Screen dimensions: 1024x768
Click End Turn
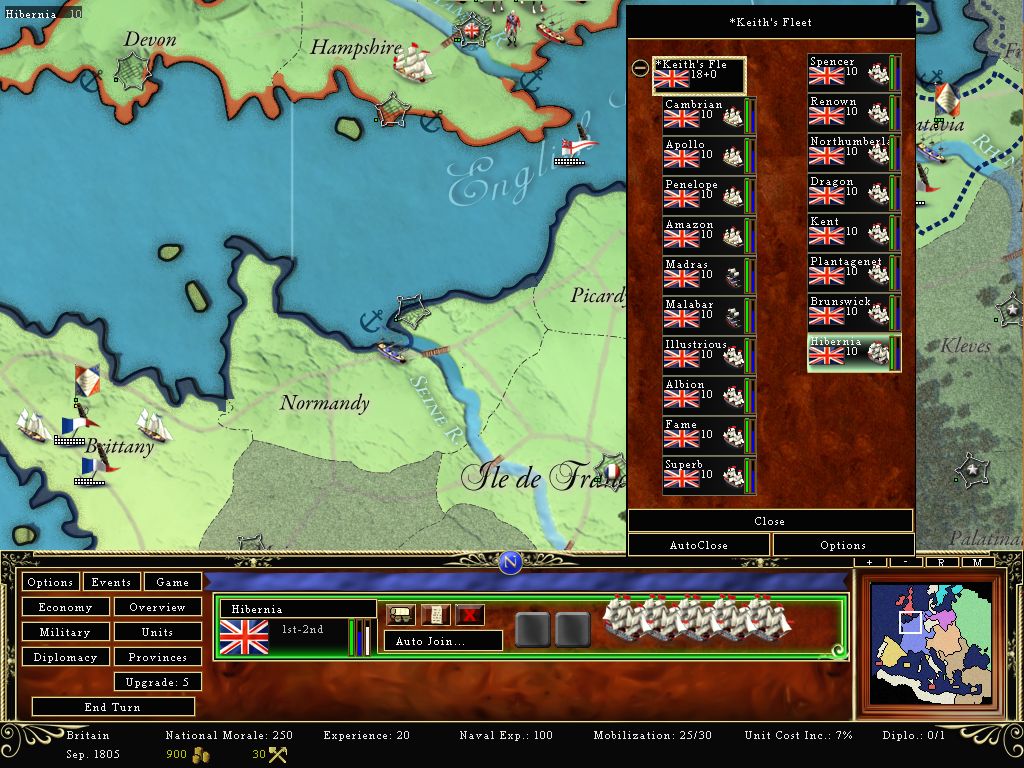pyautogui.click(x=112, y=707)
